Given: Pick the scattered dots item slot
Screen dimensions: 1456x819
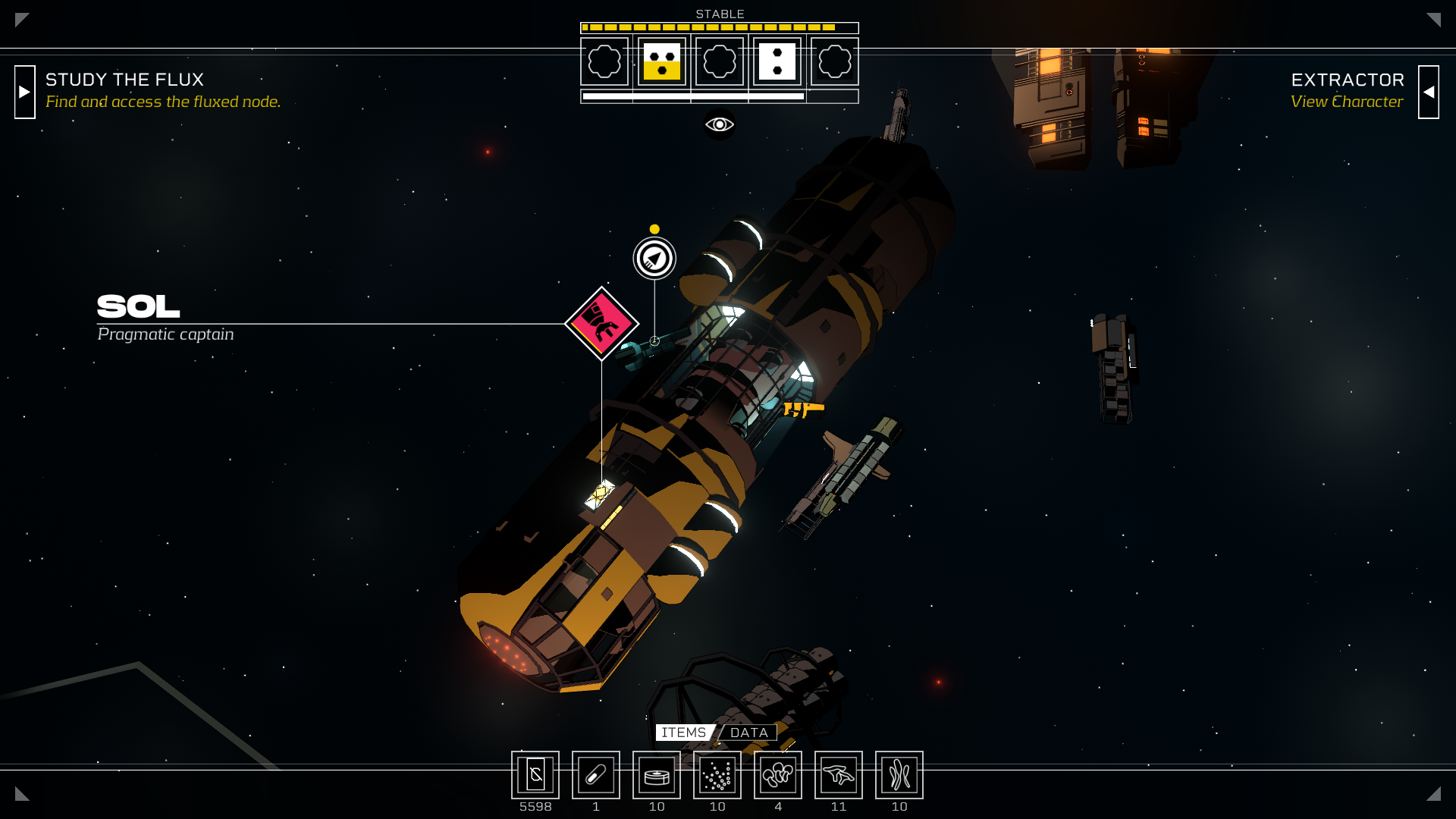Looking at the screenshot, I should tap(717, 775).
